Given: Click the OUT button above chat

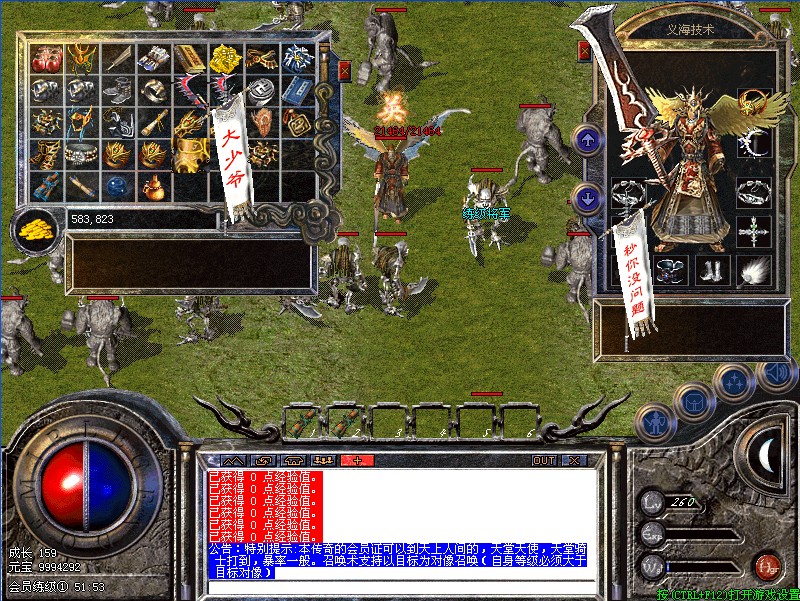Looking at the screenshot, I should click(544, 460).
